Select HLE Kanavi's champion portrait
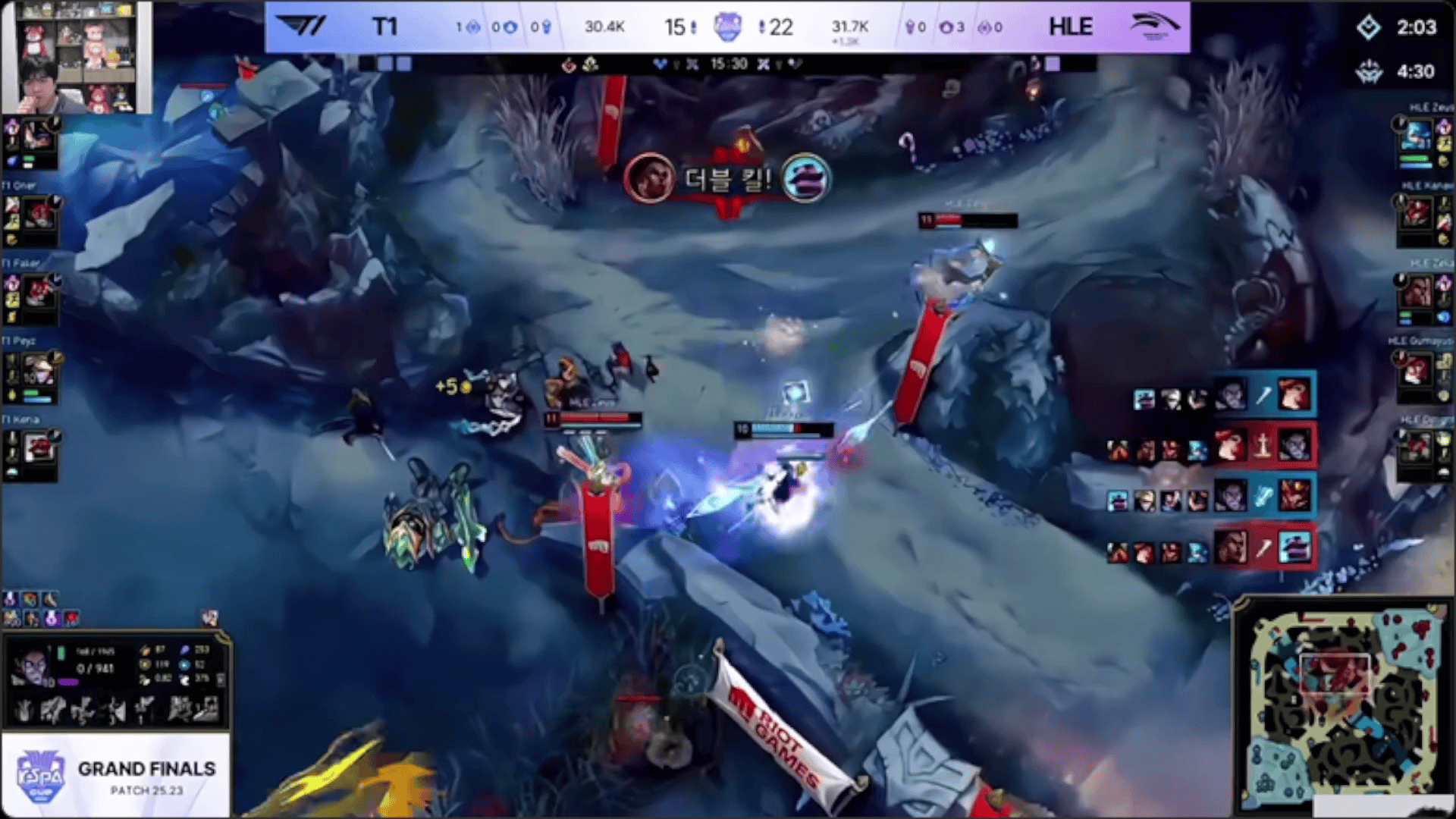This screenshot has height=819, width=1456. click(x=1416, y=215)
